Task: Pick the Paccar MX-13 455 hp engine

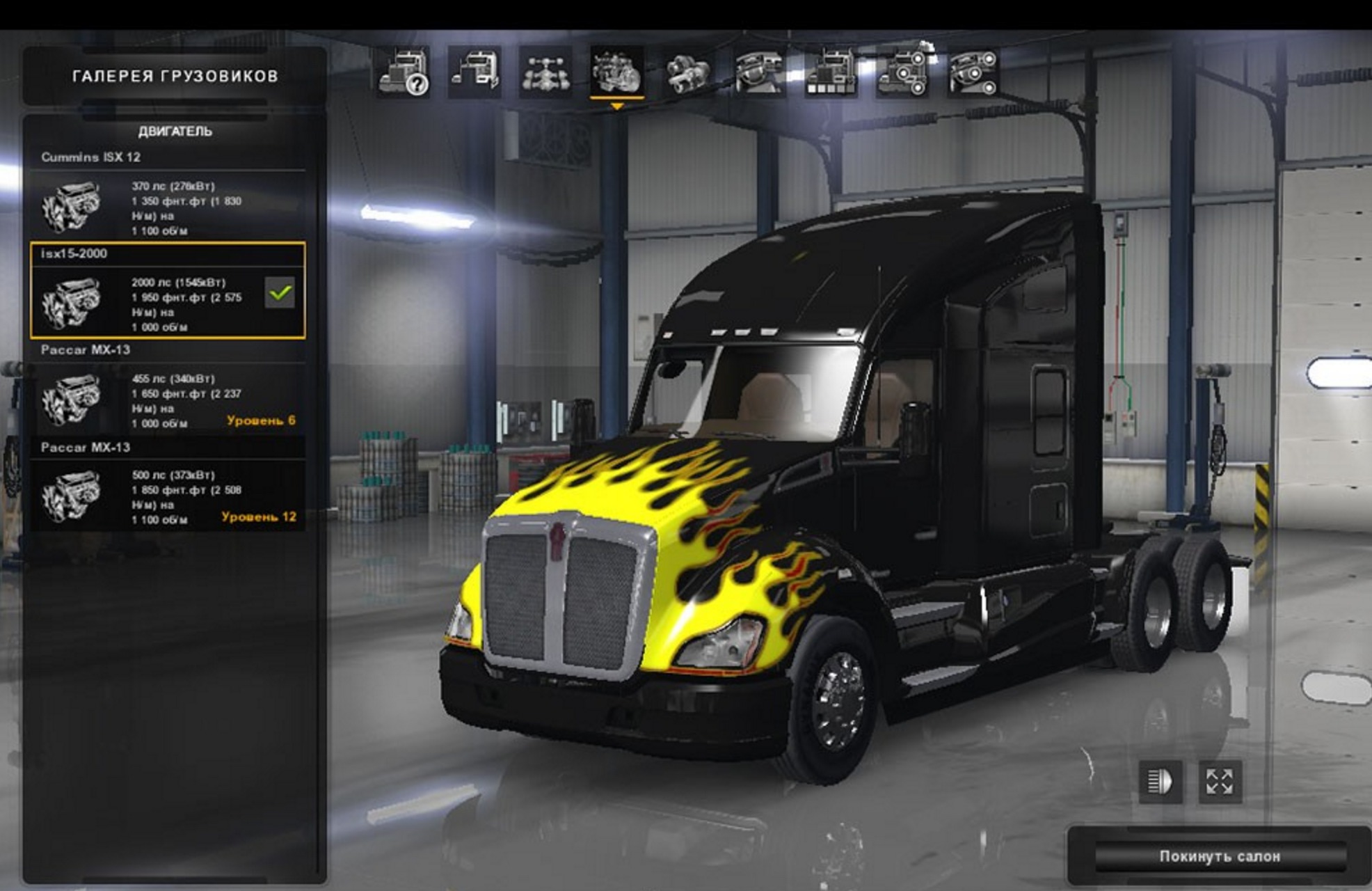Action: click(x=167, y=400)
